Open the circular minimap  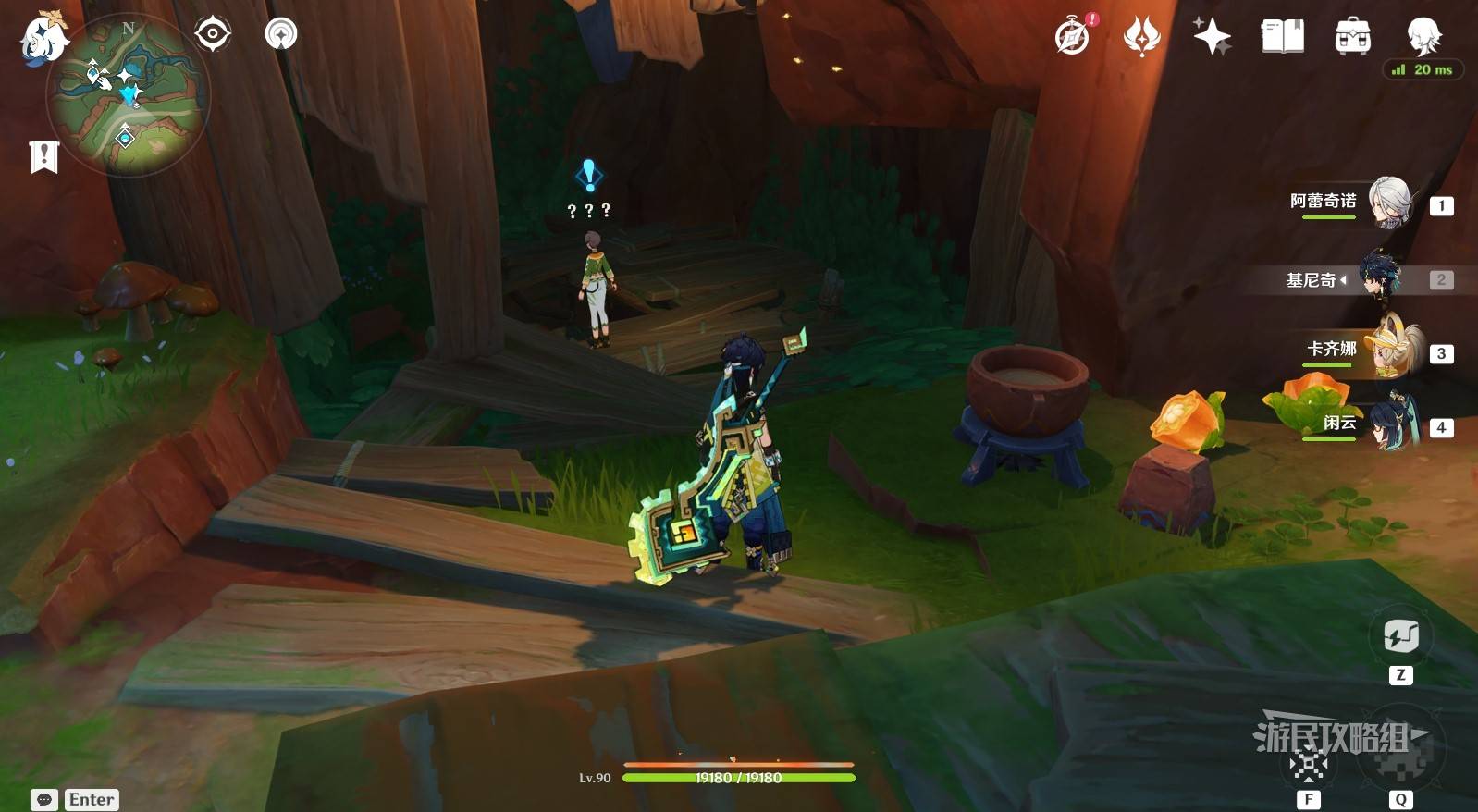pyautogui.click(x=128, y=95)
